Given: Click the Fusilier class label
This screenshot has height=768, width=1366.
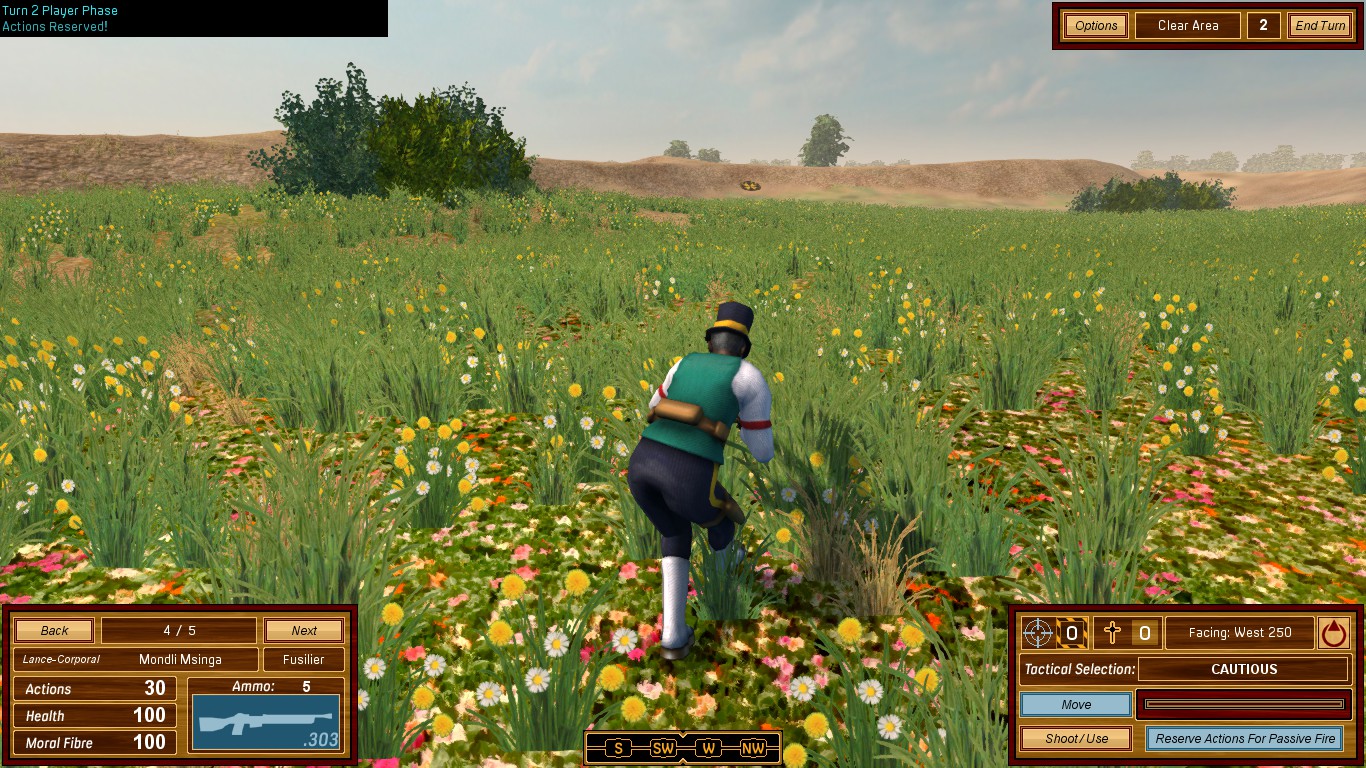Looking at the screenshot, I should click(304, 660).
